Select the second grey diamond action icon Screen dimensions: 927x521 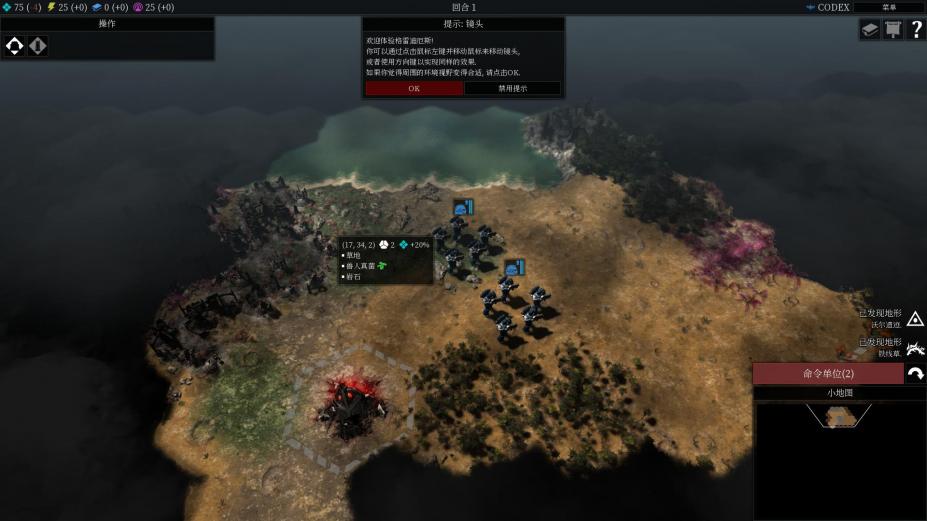38,45
